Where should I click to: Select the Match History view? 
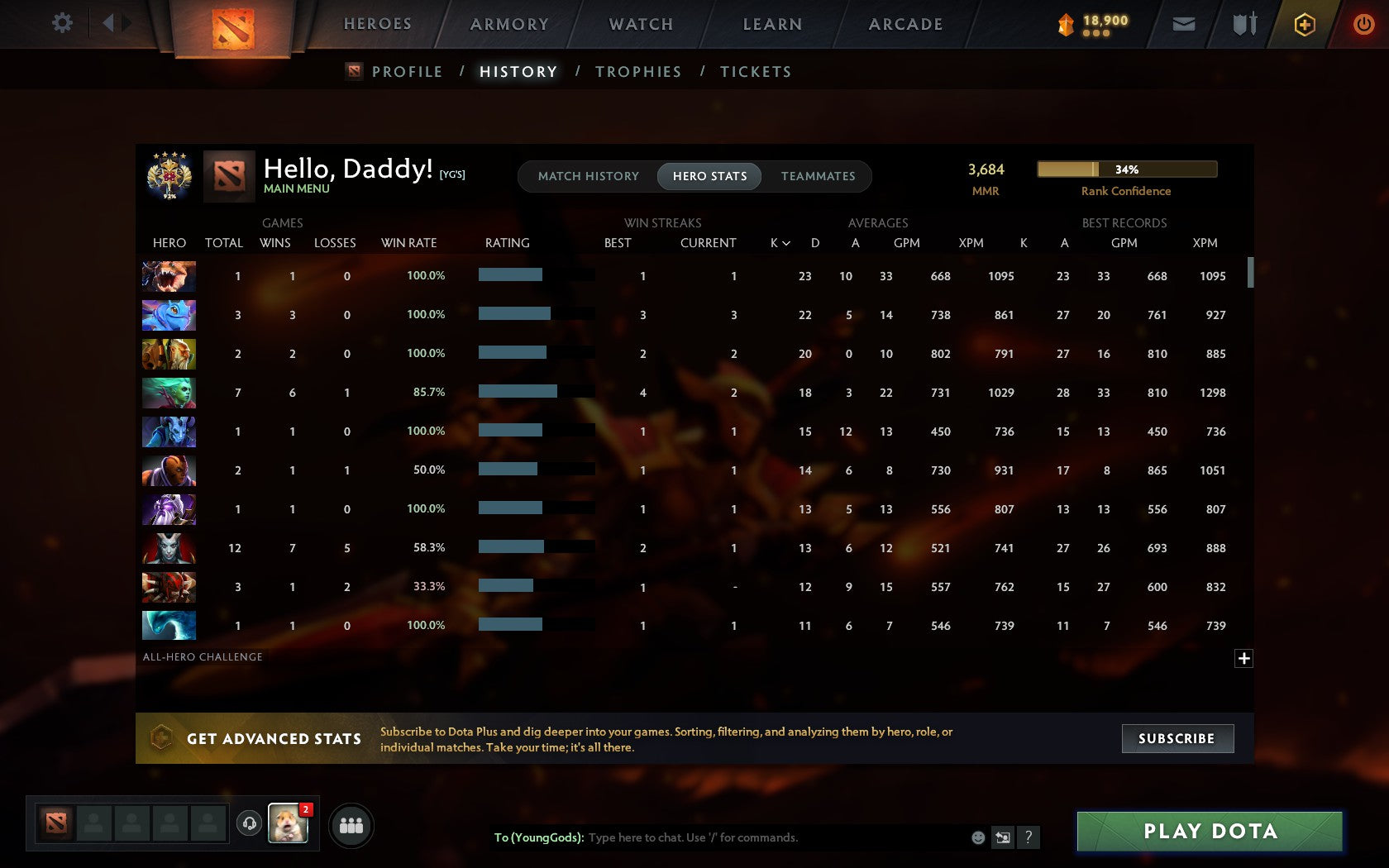pos(588,176)
